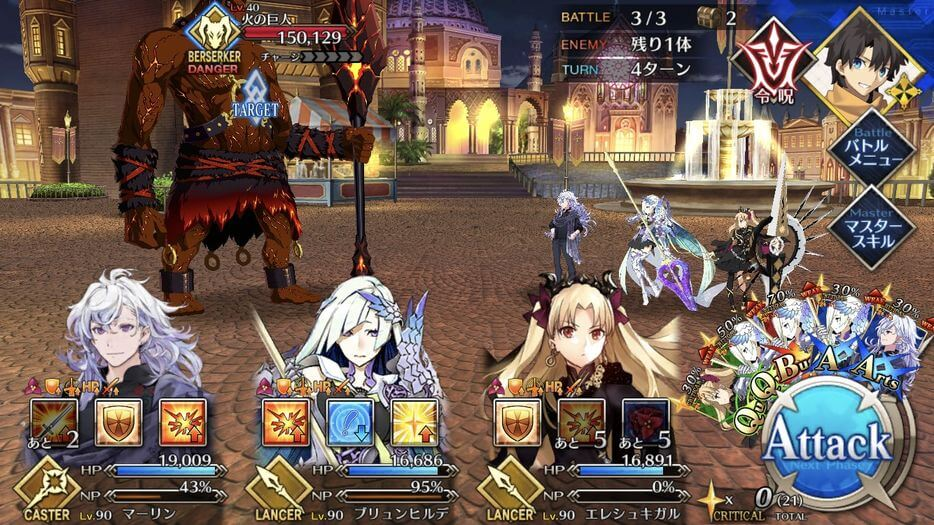This screenshot has height=525, width=934.
Task: Use Brynhild's blue feather skill
Action: (350, 421)
